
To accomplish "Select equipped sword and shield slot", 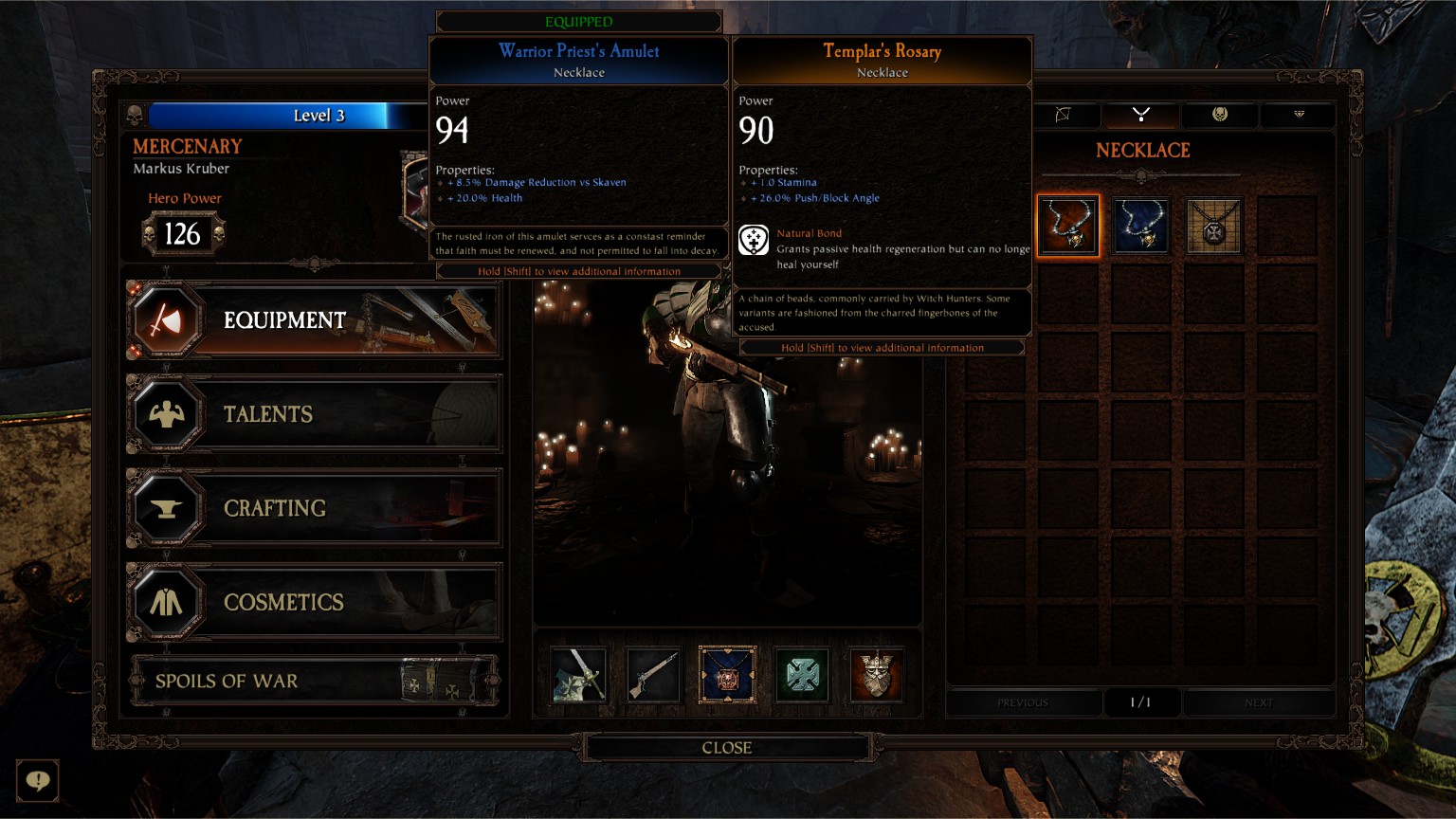I will pyautogui.click(x=578, y=675).
